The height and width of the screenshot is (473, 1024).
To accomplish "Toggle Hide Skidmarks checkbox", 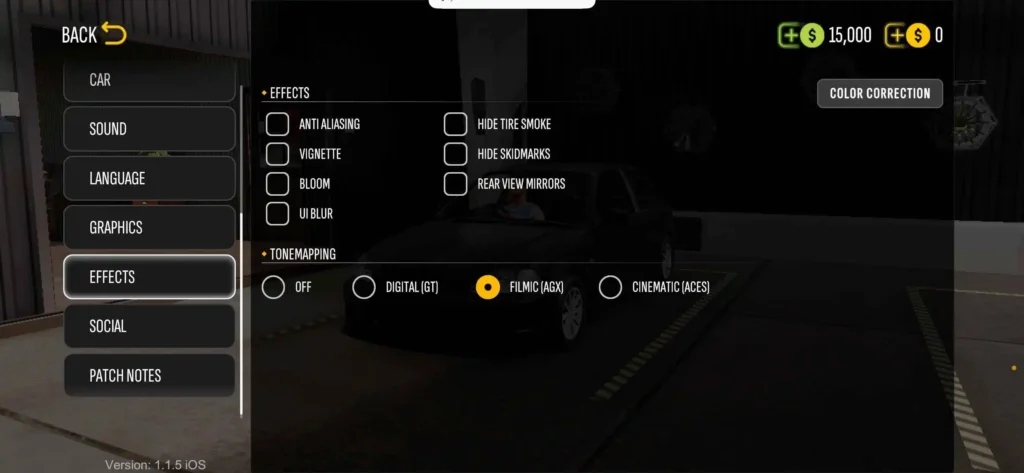I will coord(456,154).
